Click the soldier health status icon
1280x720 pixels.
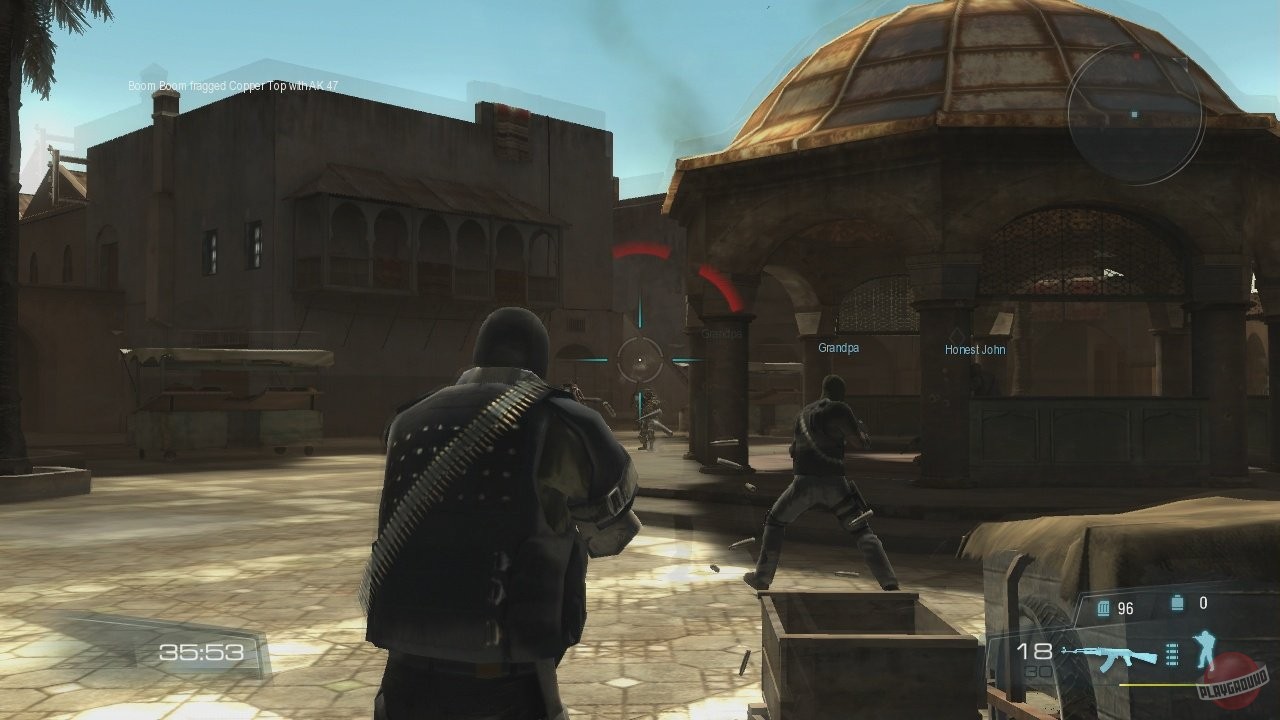pyautogui.click(x=1205, y=650)
